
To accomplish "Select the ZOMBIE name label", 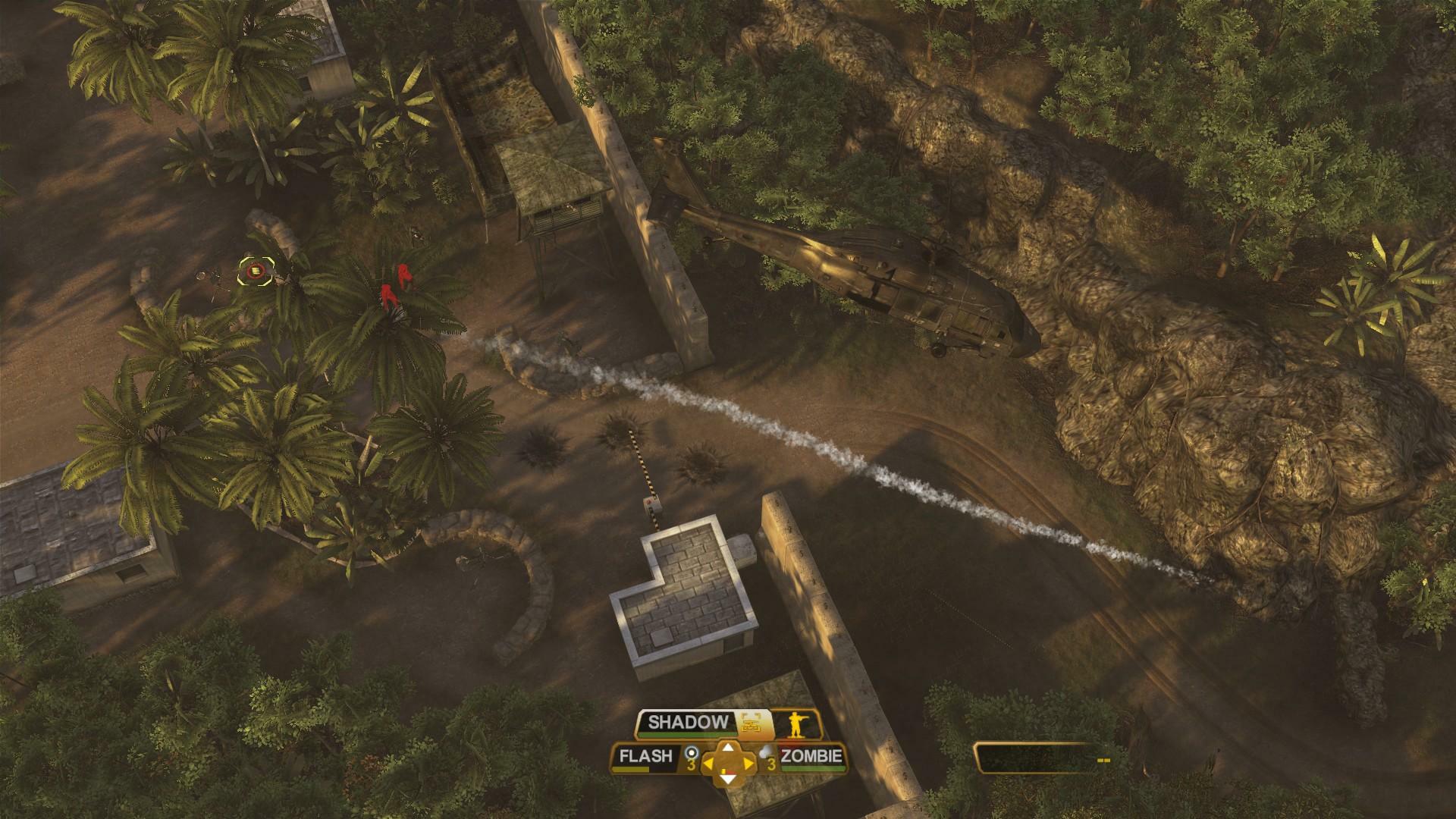I will [811, 756].
